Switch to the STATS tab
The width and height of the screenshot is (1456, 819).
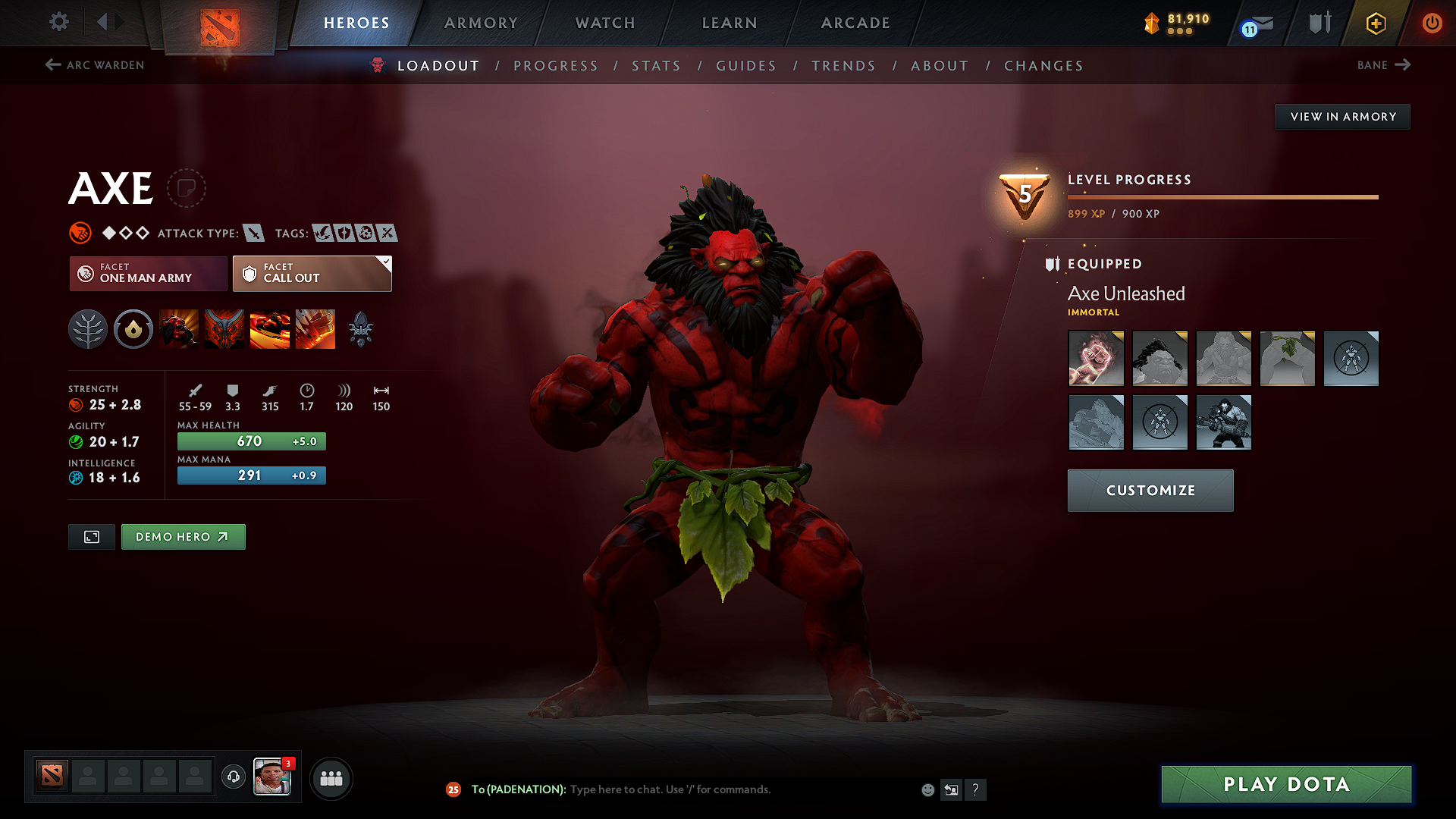[x=656, y=66]
